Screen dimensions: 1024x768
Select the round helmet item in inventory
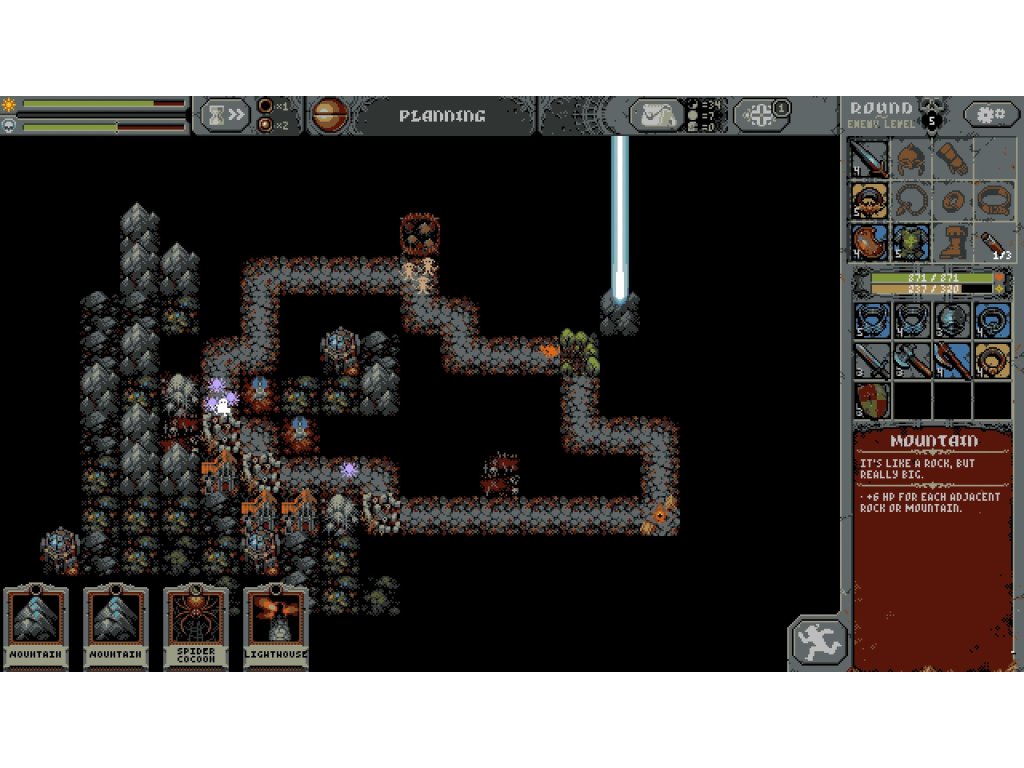click(x=952, y=320)
